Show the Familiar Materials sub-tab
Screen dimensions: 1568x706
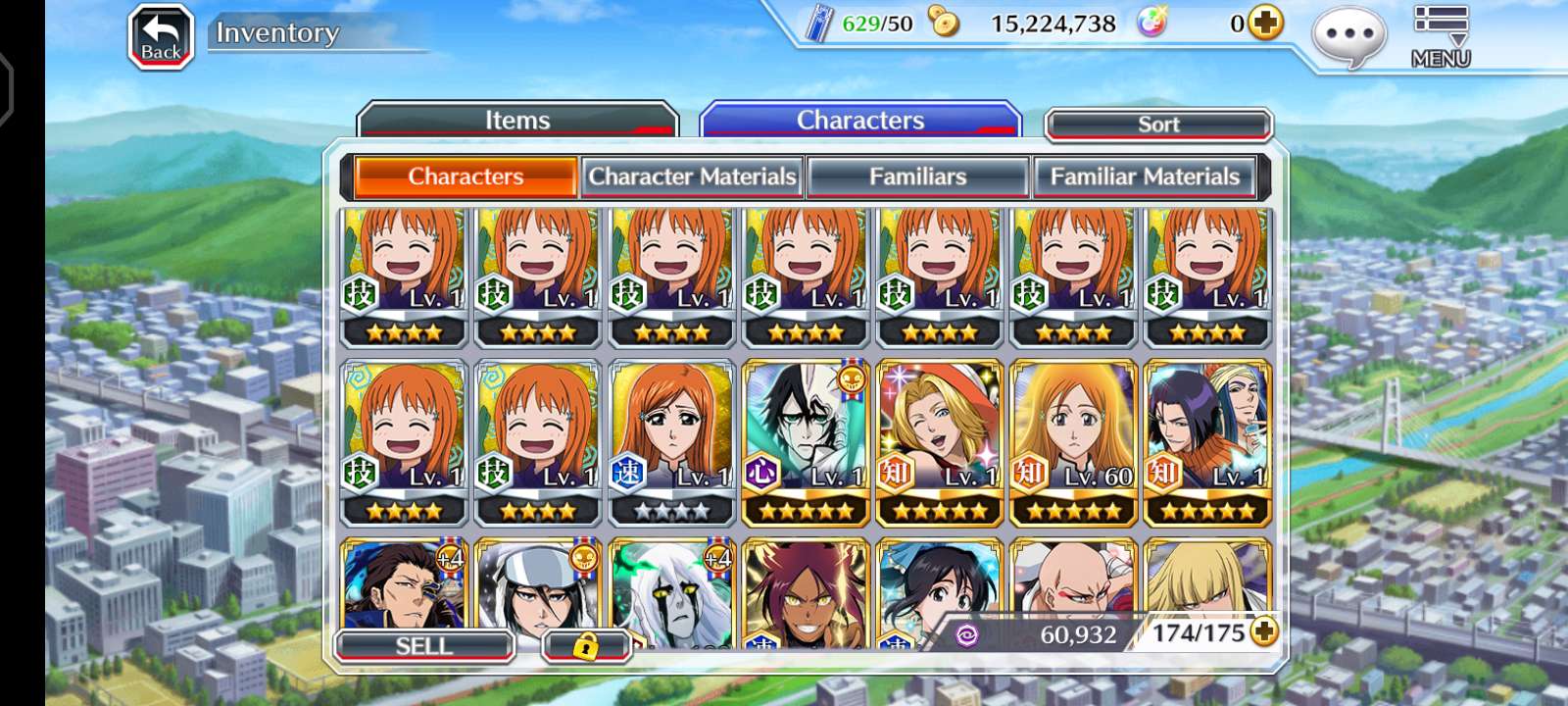1145,176
